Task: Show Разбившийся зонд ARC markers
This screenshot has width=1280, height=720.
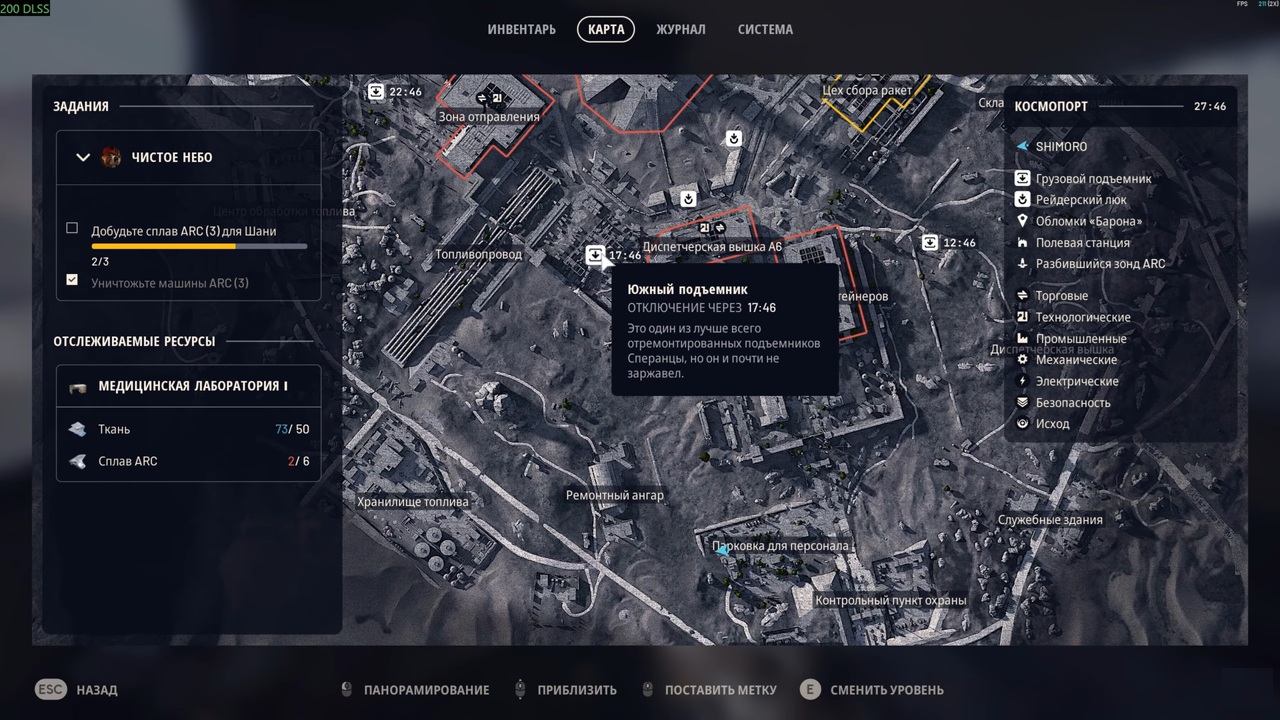Action: (x=1100, y=264)
